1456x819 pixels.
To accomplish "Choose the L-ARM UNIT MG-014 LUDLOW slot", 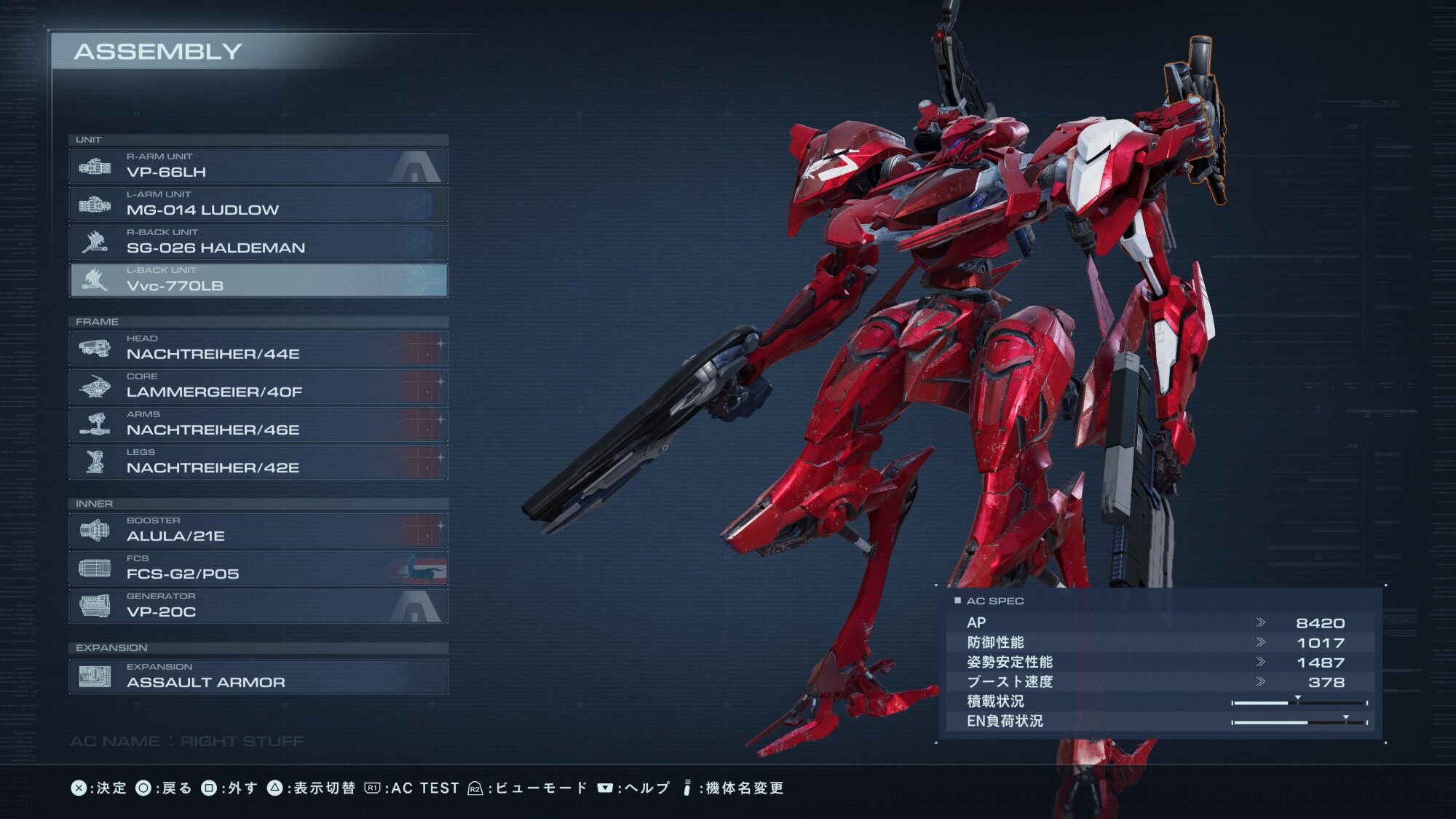I will (x=258, y=204).
